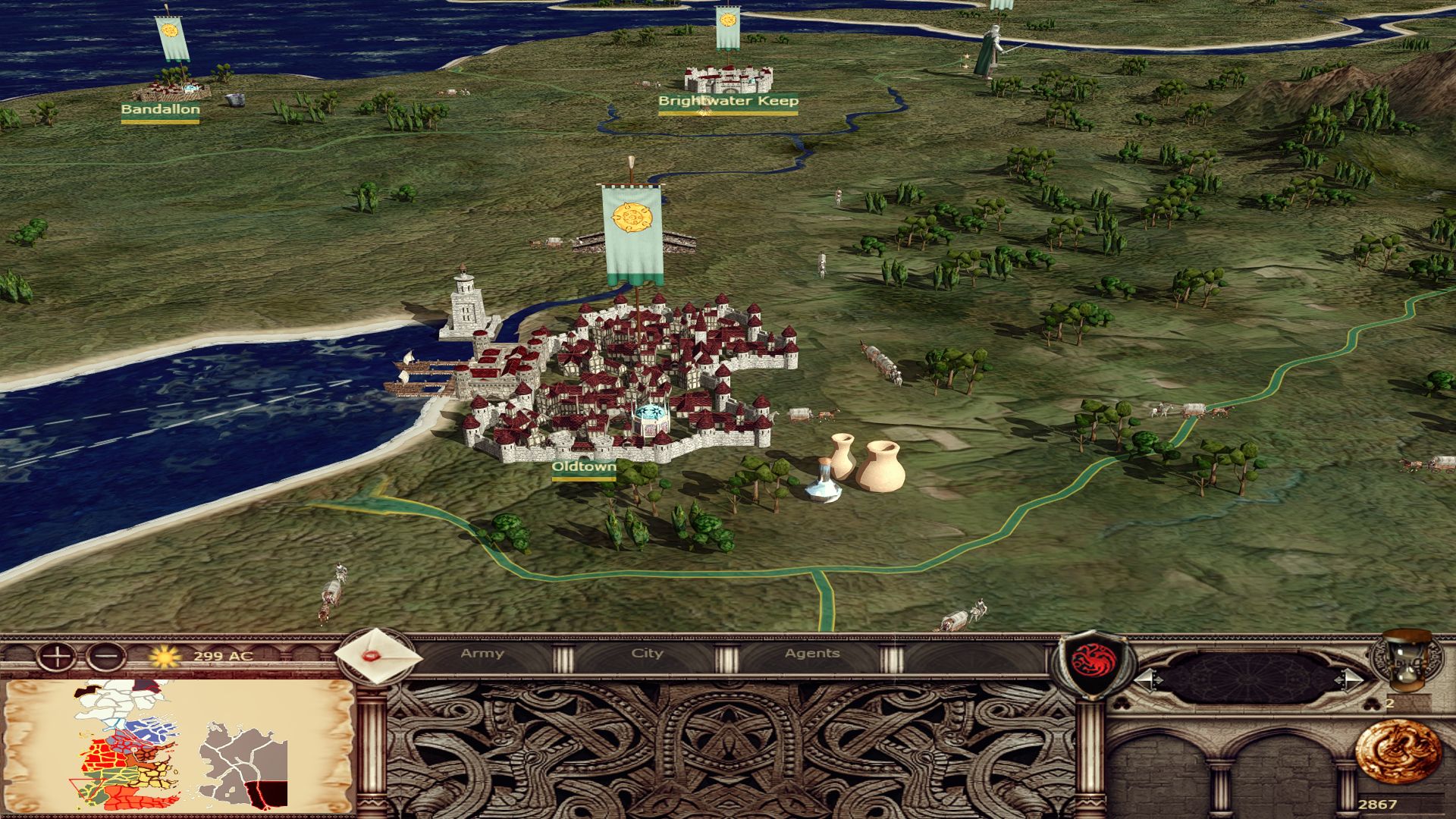Zoom out the minimap with minus button
1456x819 pixels.
pyautogui.click(x=106, y=656)
